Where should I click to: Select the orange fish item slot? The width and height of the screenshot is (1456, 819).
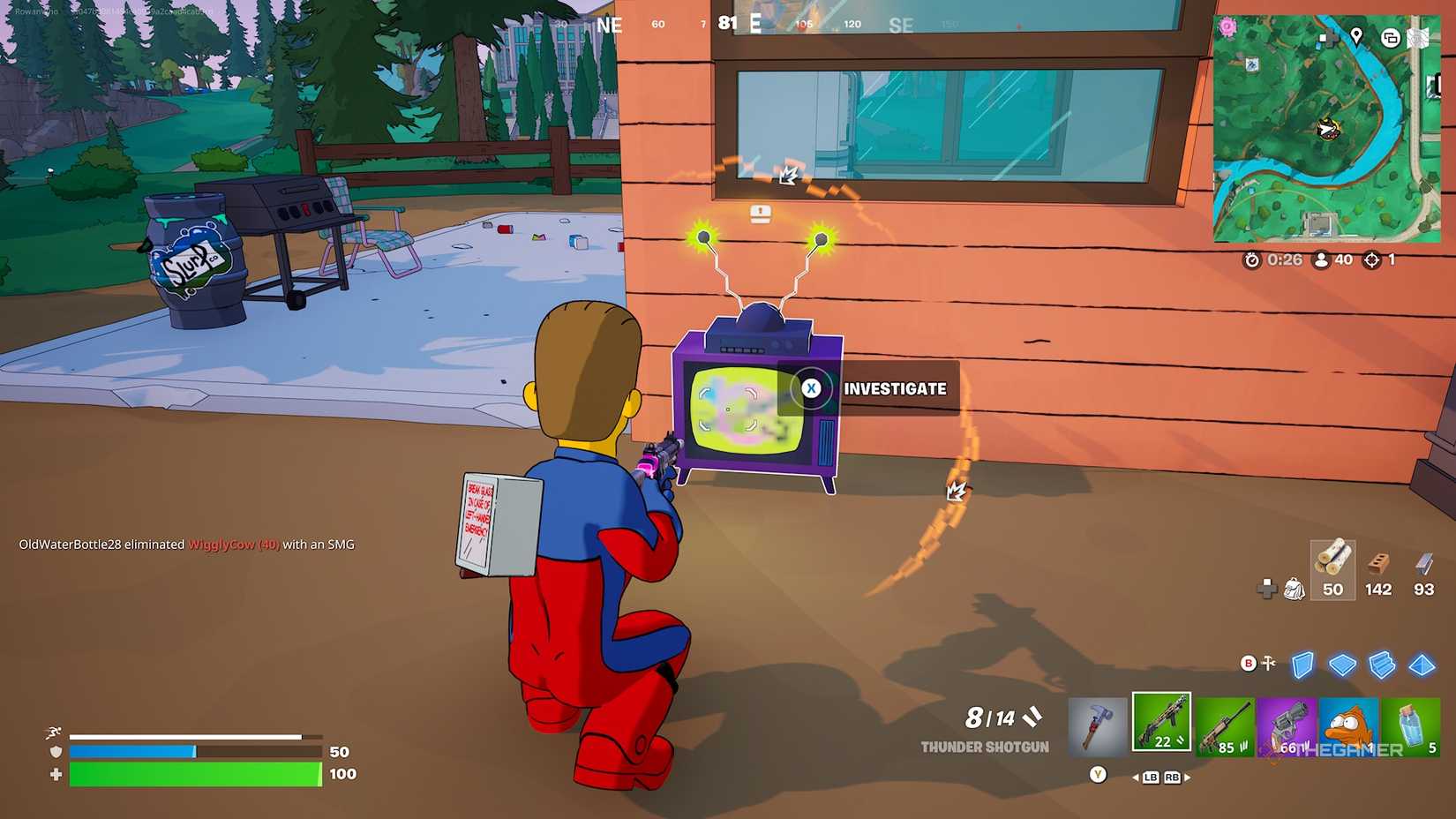tap(1348, 722)
